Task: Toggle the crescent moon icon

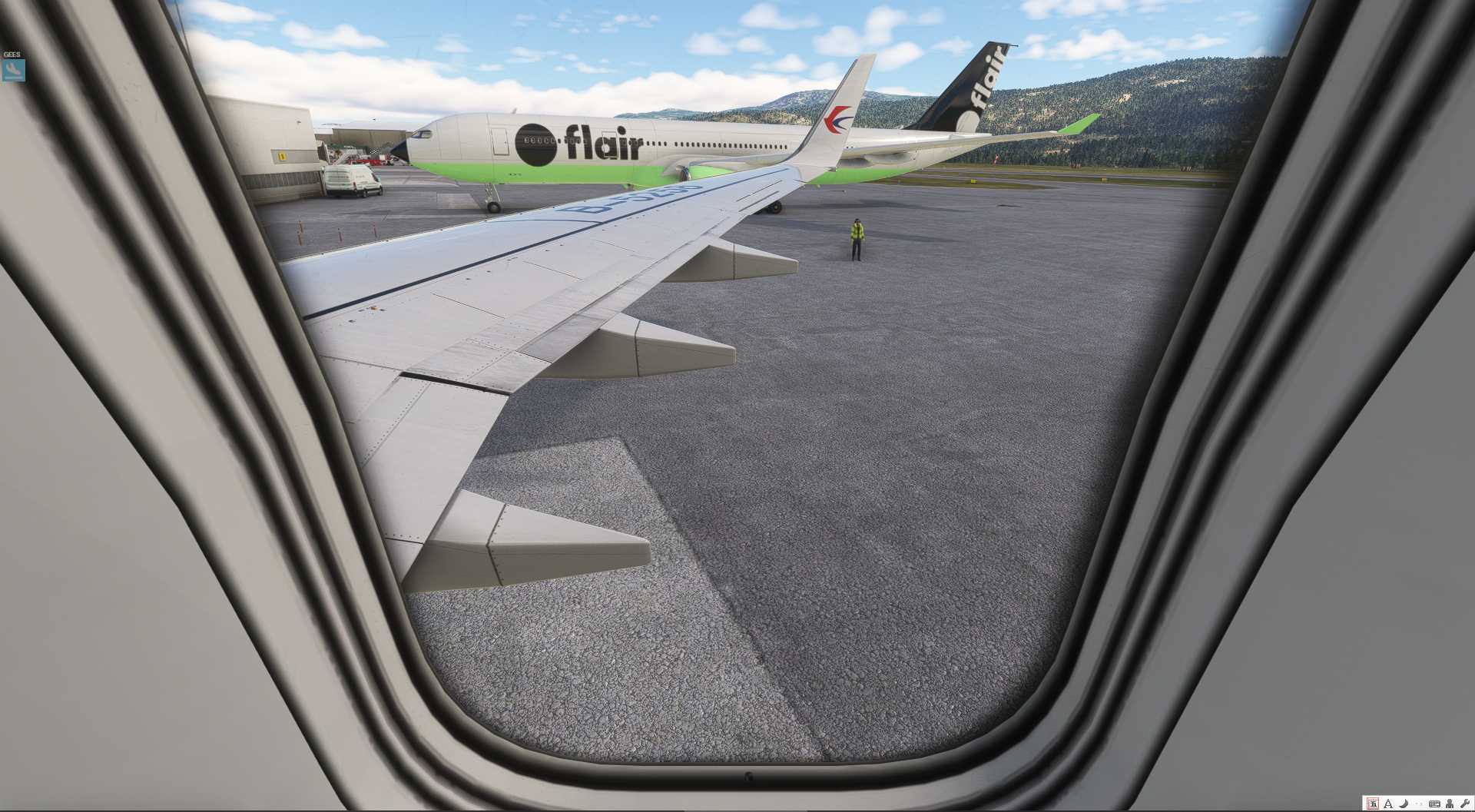Action: 1403,804
